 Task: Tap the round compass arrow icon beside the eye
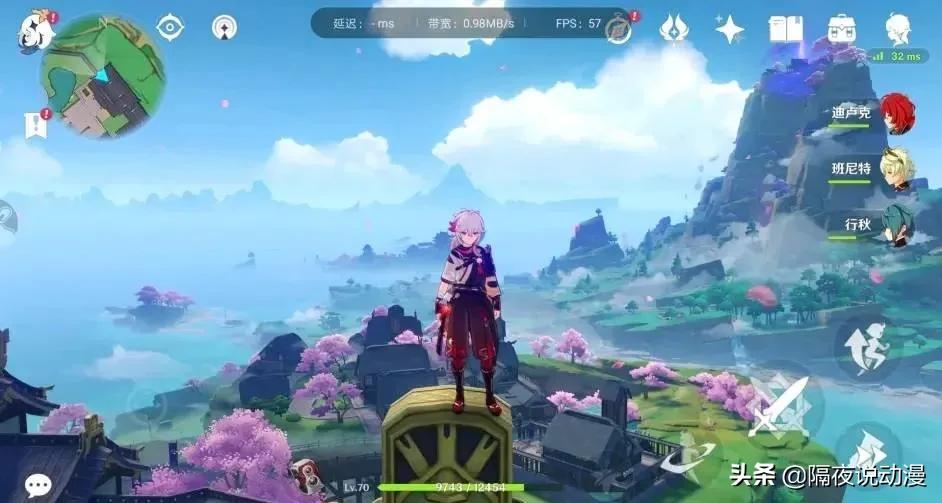point(224,27)
